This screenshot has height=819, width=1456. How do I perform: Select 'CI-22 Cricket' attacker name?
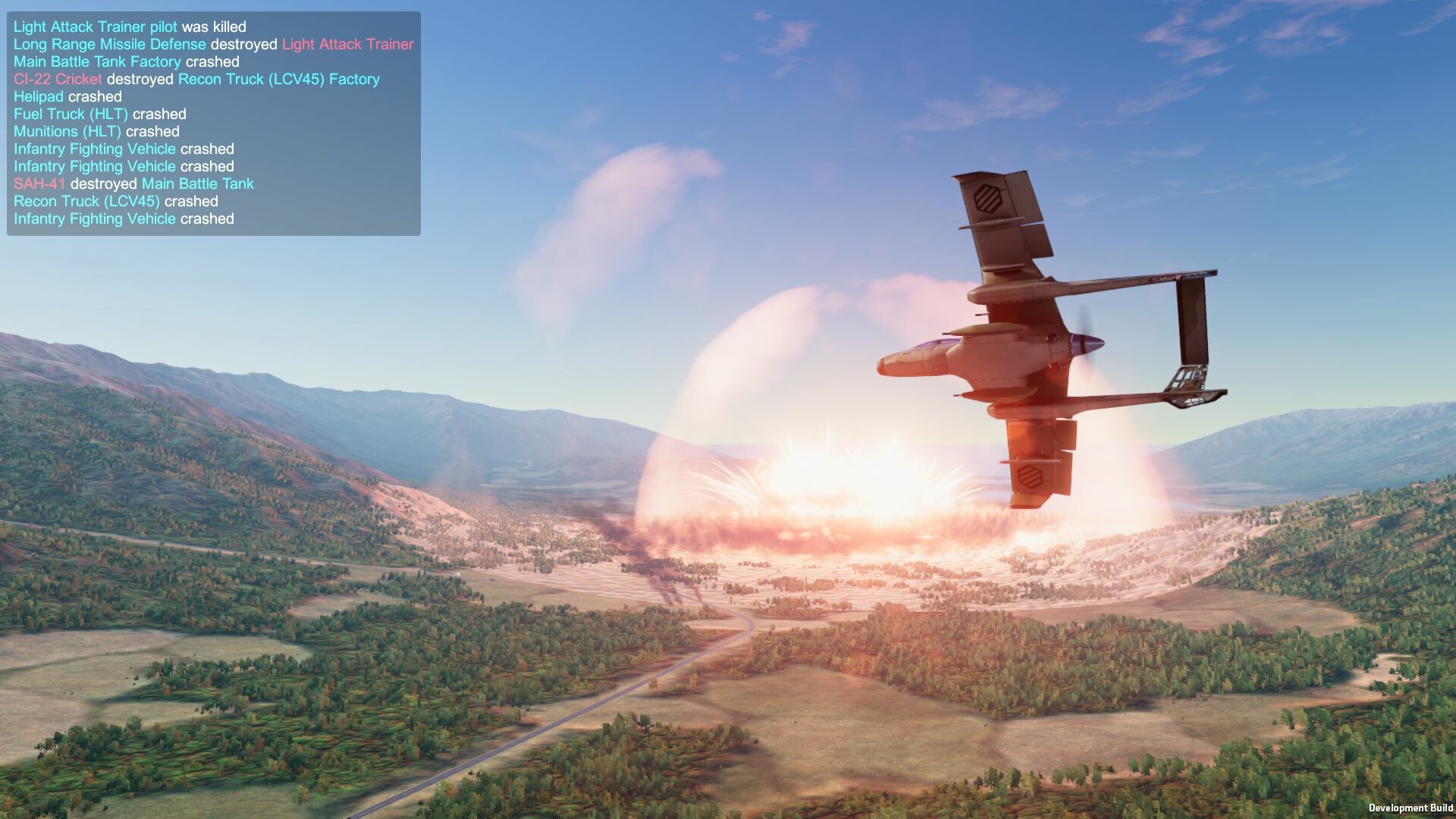pos(57,79)
